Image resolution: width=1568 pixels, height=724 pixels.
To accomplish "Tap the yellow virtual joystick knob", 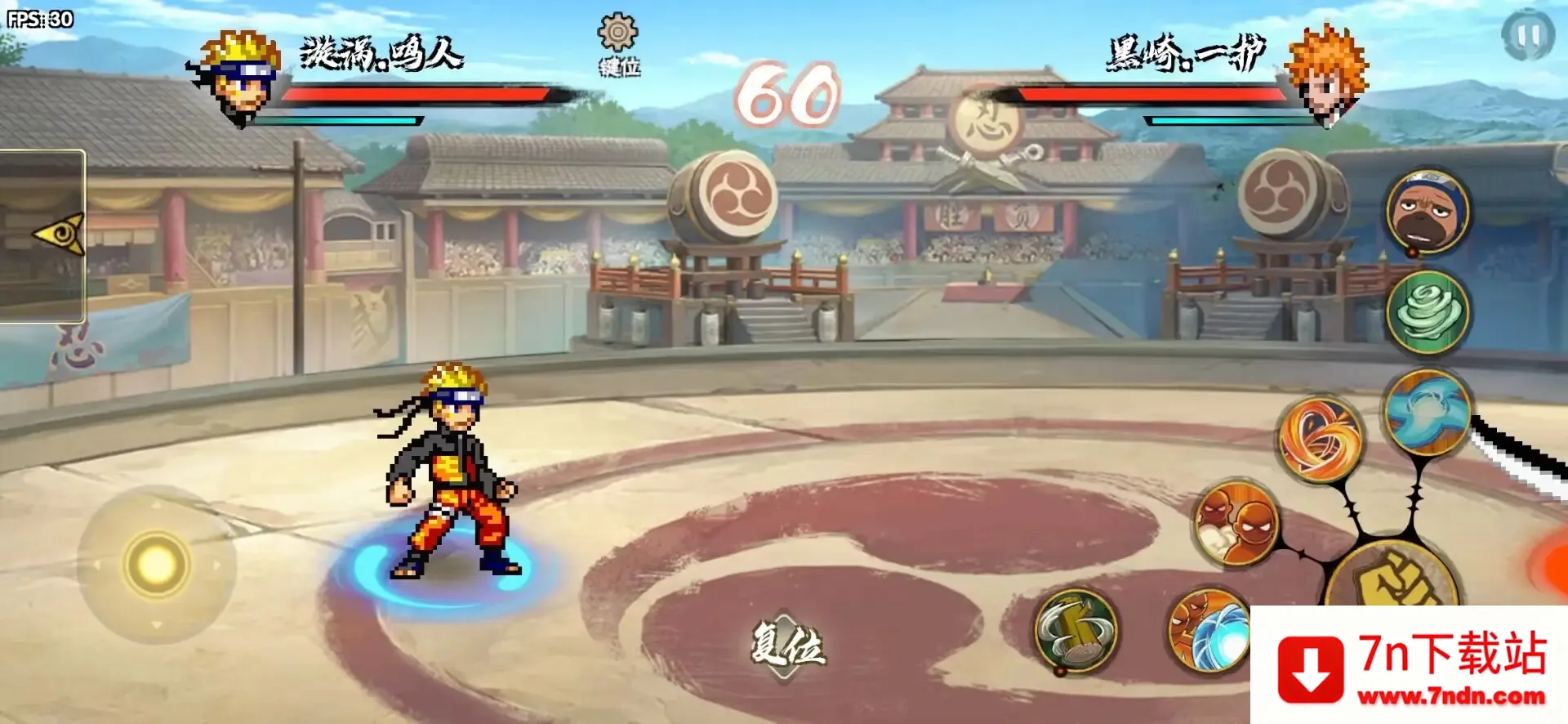I will click(x=156, y=564).
